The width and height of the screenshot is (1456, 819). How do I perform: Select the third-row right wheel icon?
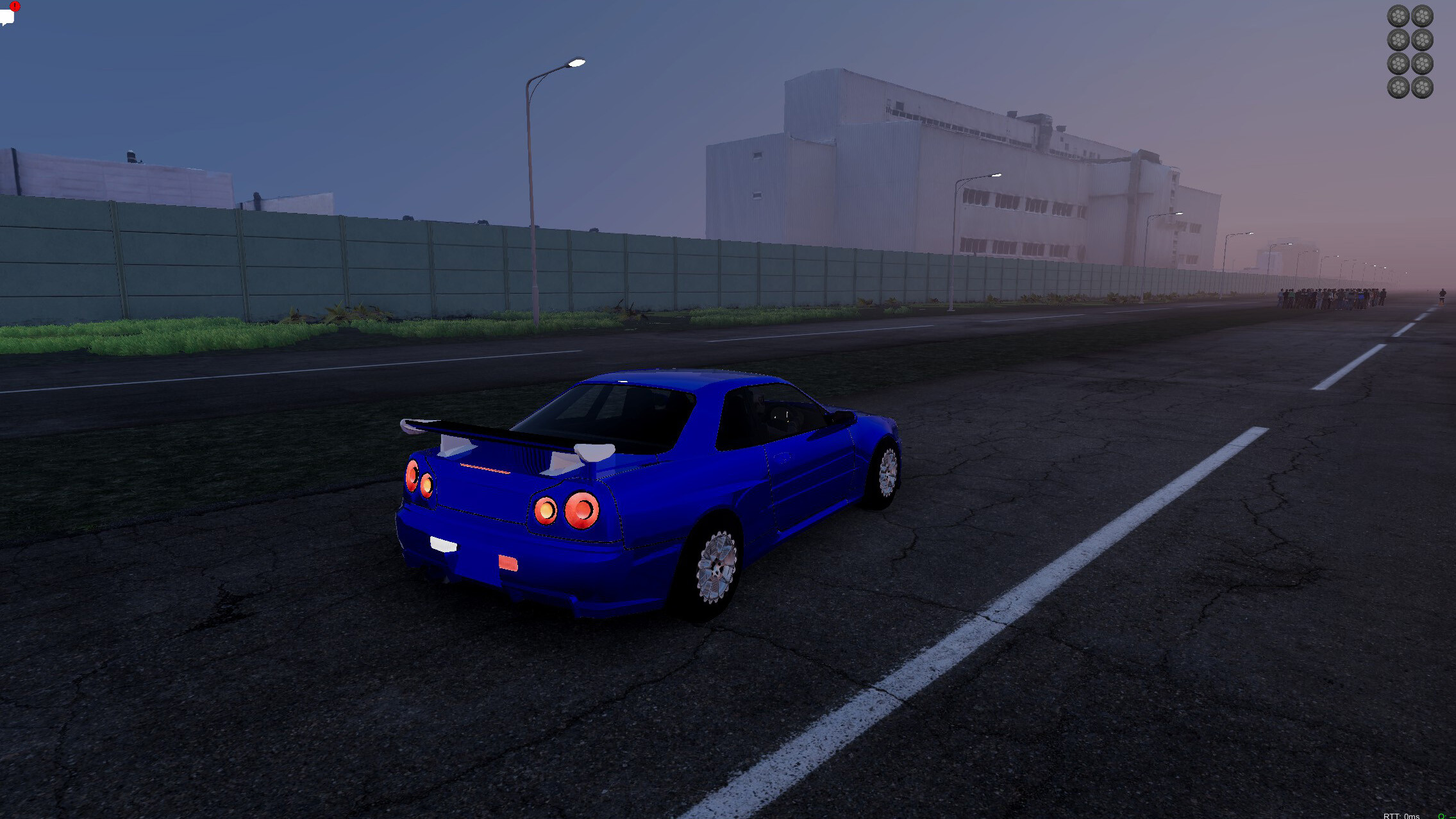click(1423, 63)
